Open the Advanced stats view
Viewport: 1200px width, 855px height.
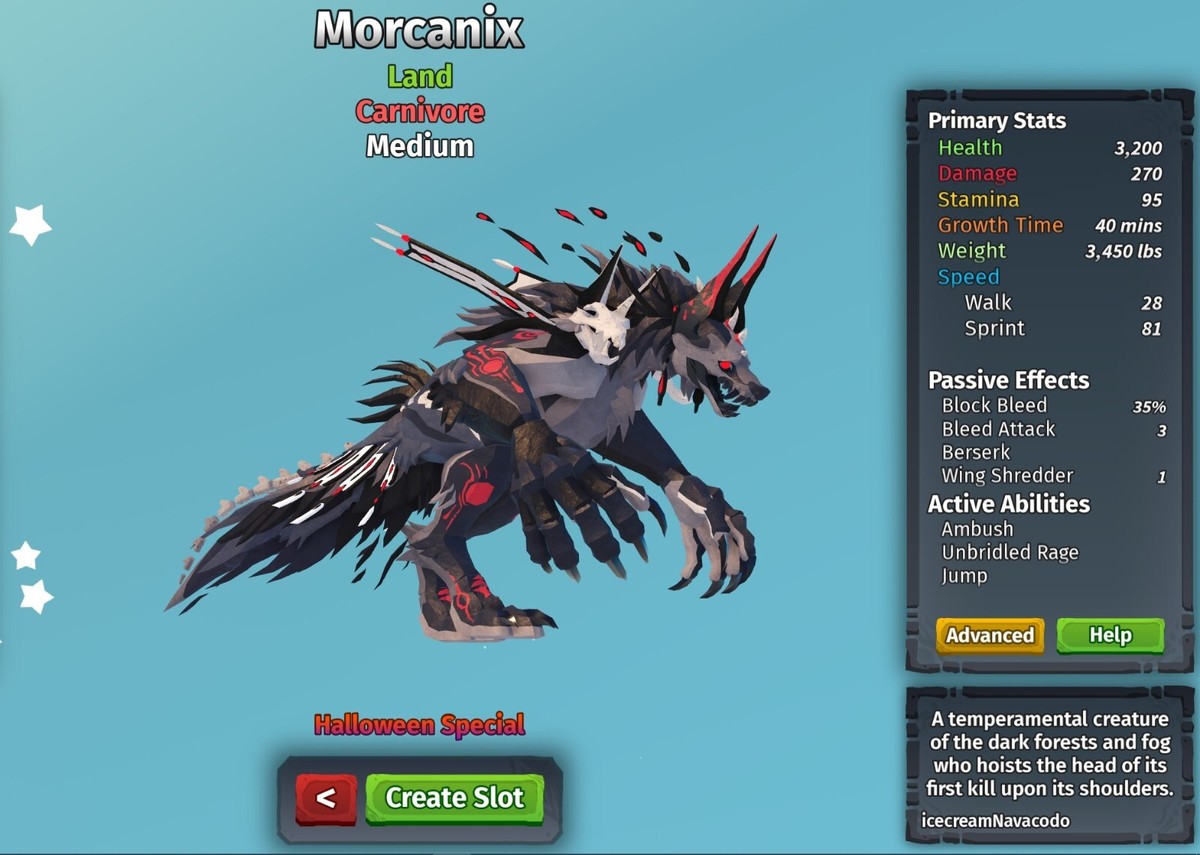pos(990,635)
